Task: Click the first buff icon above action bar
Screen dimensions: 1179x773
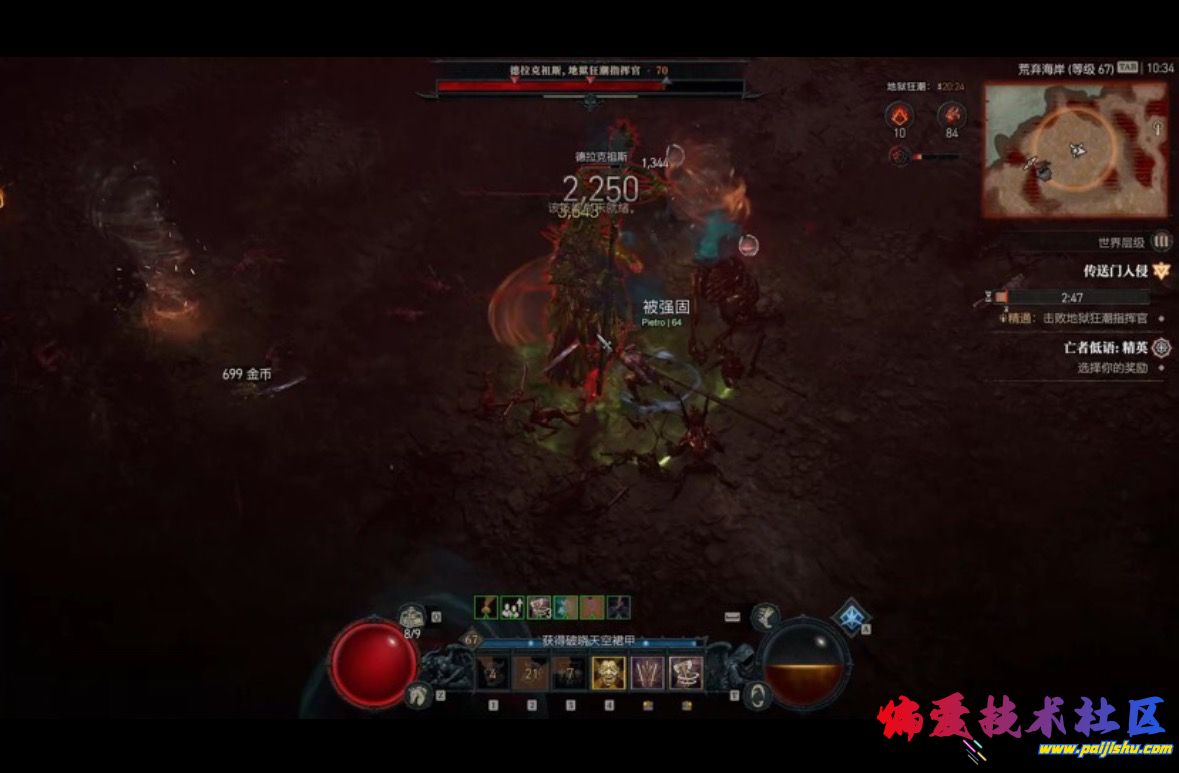Action: point(486,607)
